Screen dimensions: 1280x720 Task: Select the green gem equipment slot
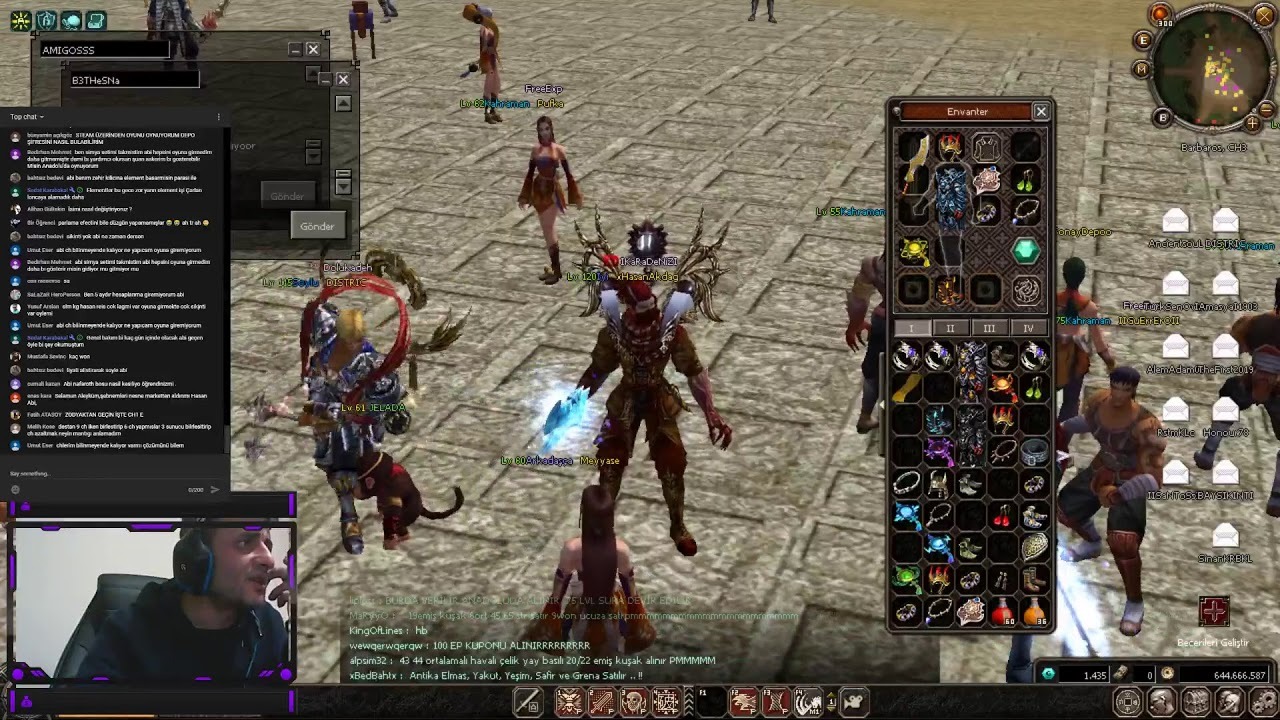(x=1025, y=251)
